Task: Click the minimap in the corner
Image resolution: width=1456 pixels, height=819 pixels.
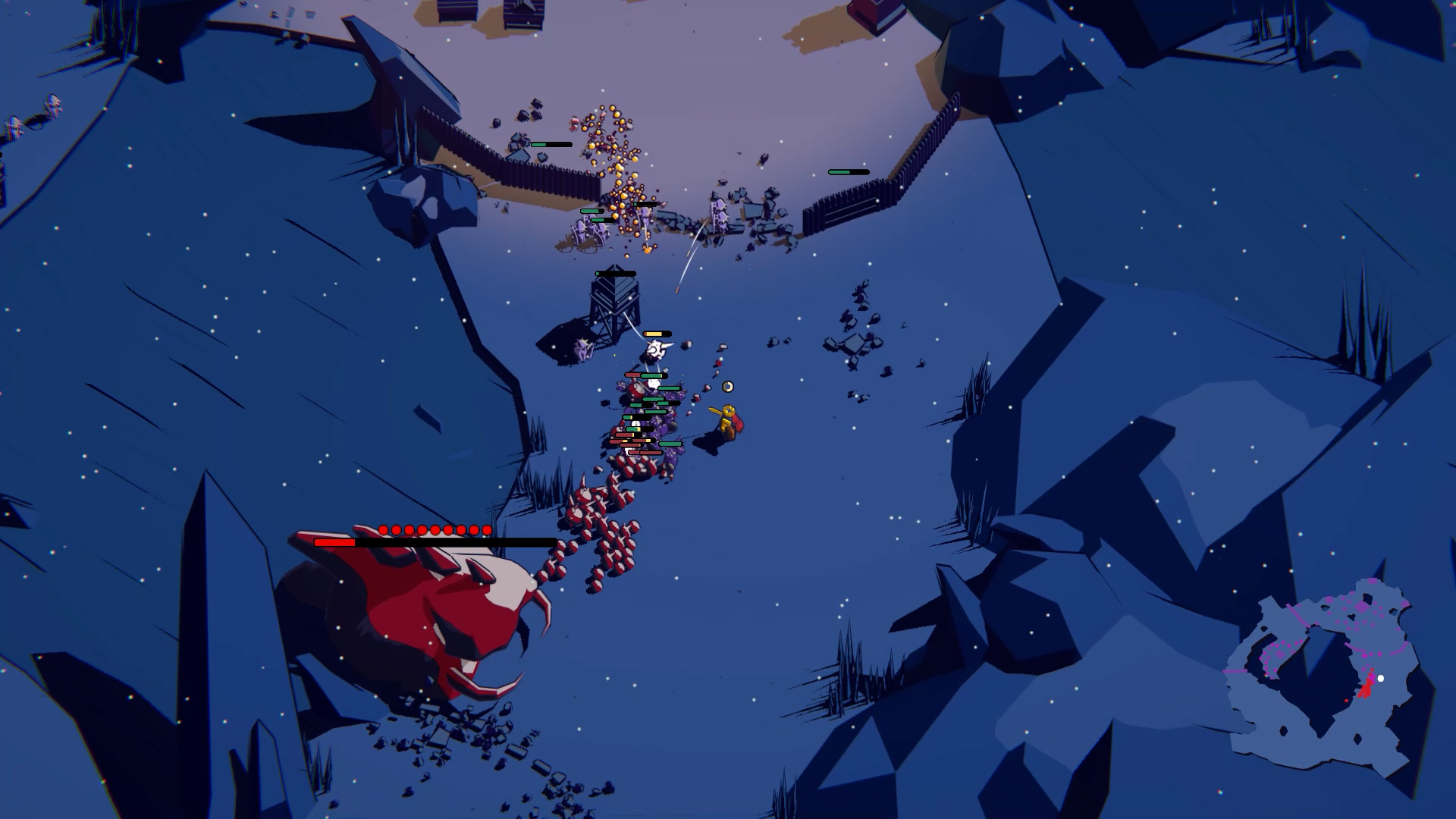Action: (x=1319, y=675)
